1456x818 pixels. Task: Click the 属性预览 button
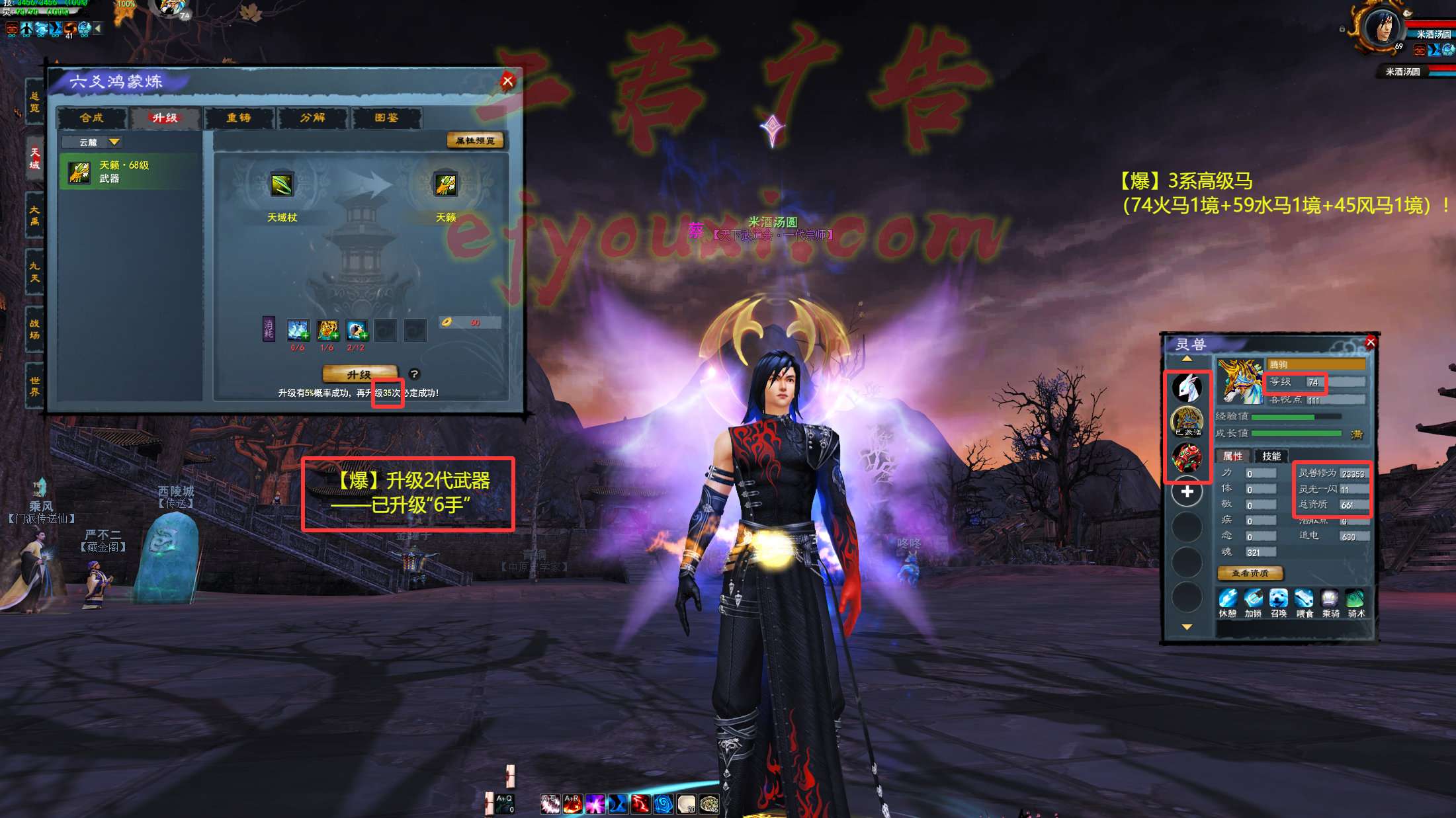(475, 140)
